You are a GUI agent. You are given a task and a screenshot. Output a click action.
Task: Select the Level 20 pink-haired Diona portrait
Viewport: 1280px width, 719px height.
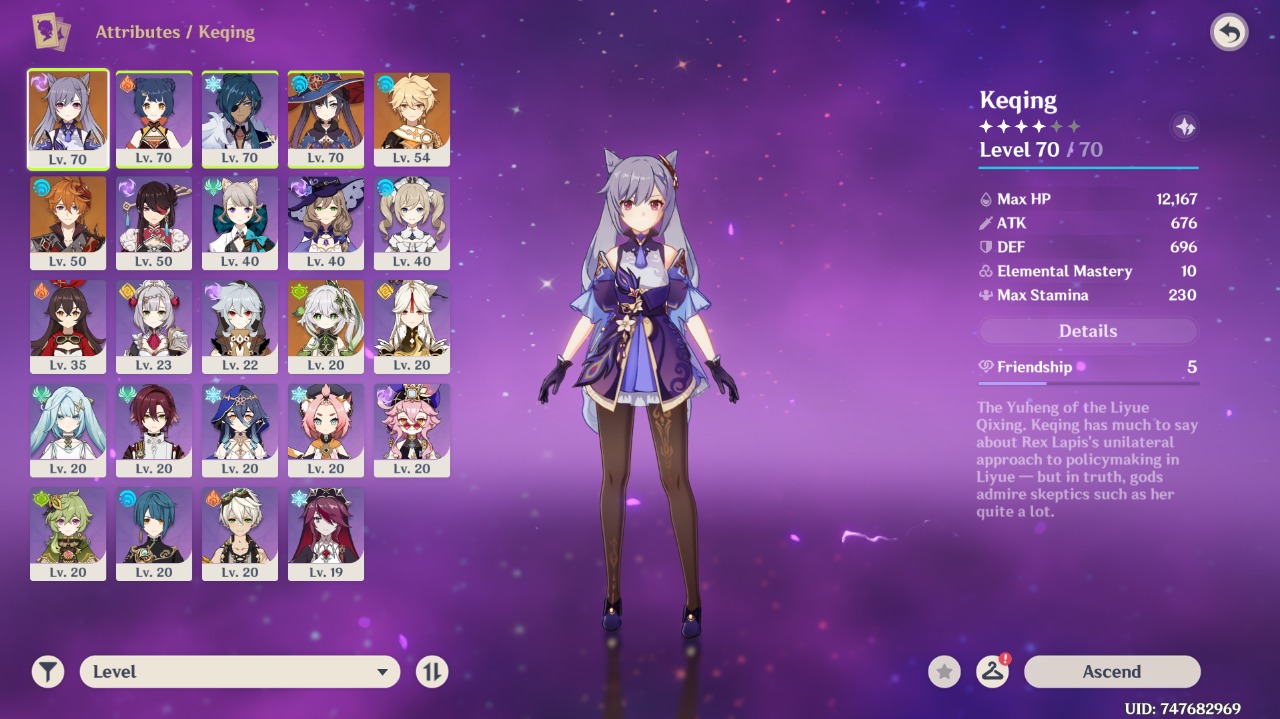326,430
